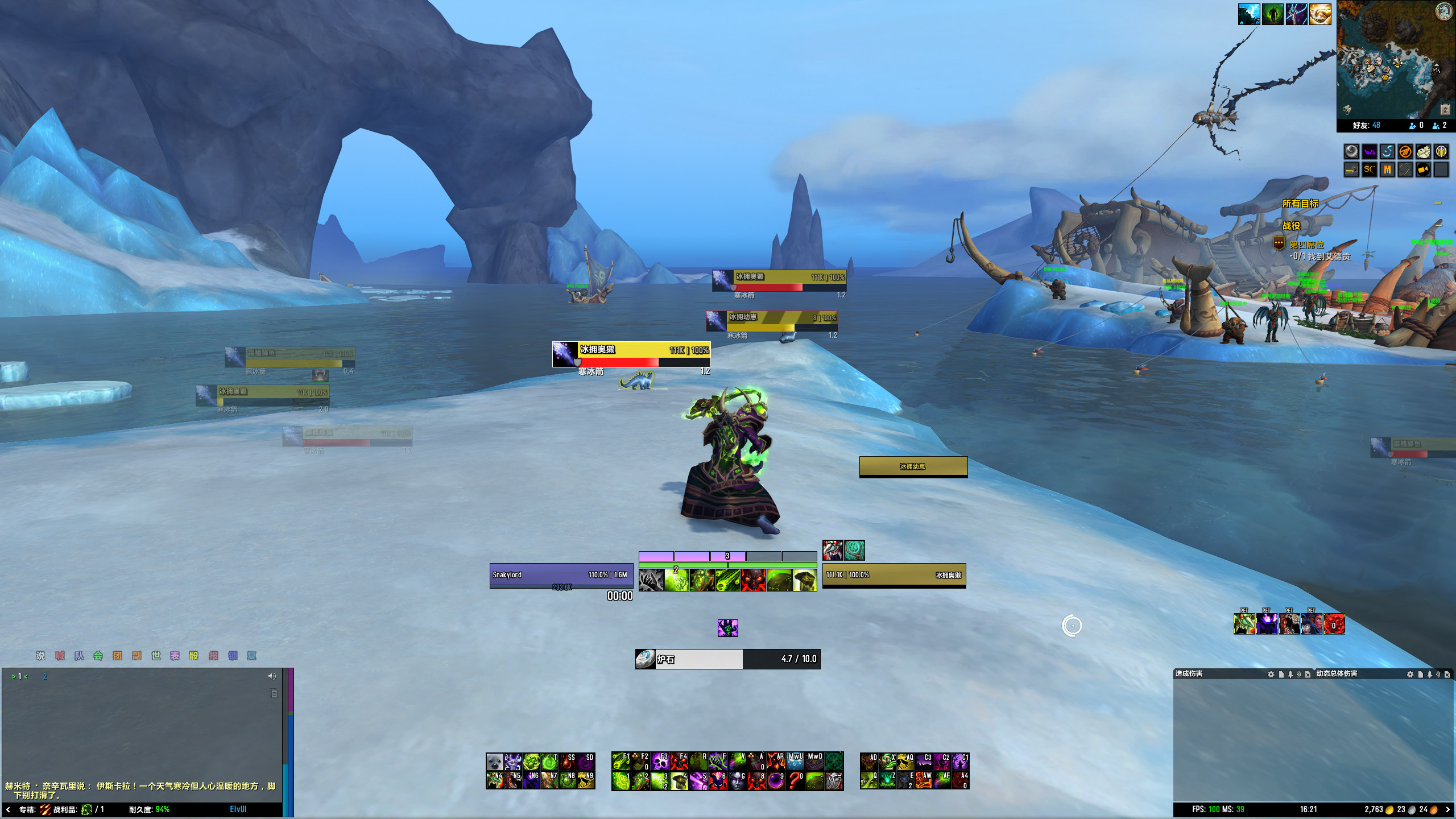Open the ElvUI data text
The image size is (1456, 819).
click(x=238, y=809)
